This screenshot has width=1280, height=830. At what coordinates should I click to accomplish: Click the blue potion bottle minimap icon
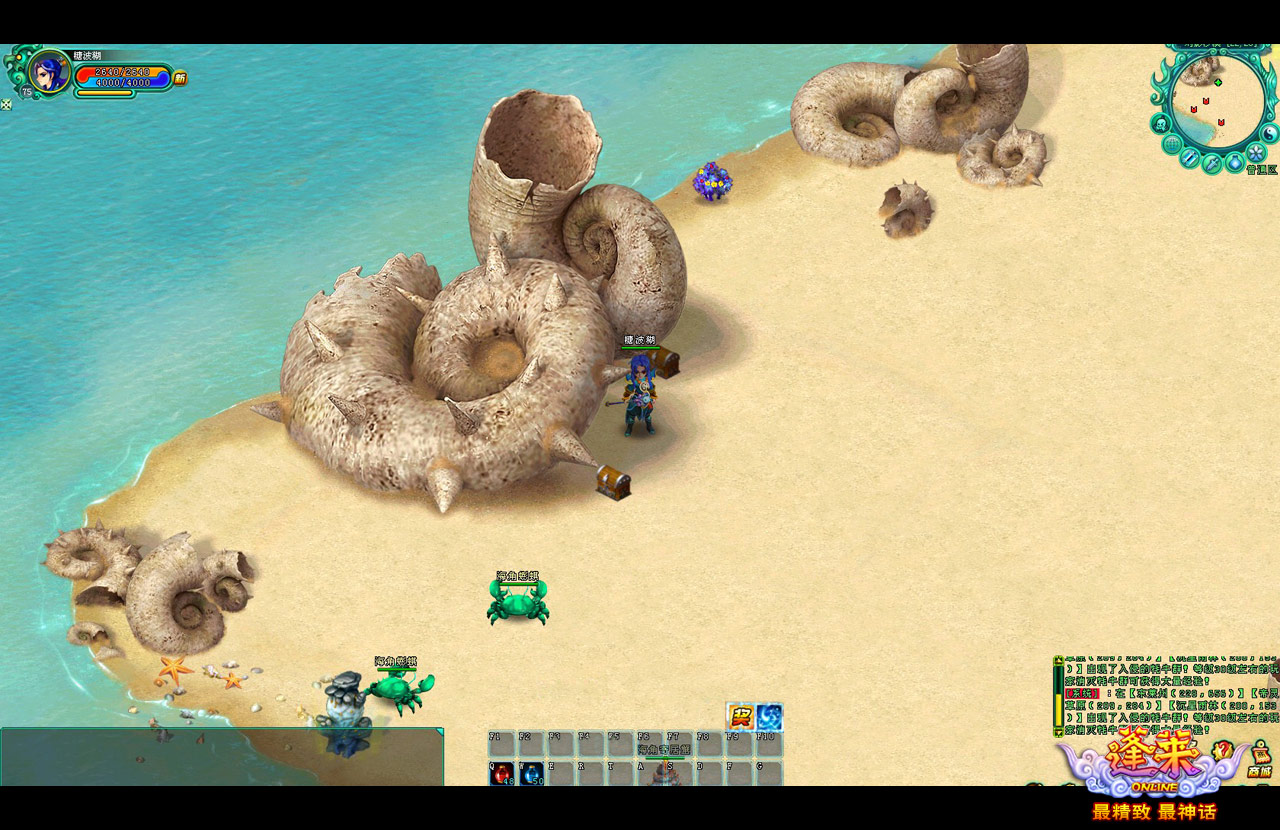pos(1235,162)
